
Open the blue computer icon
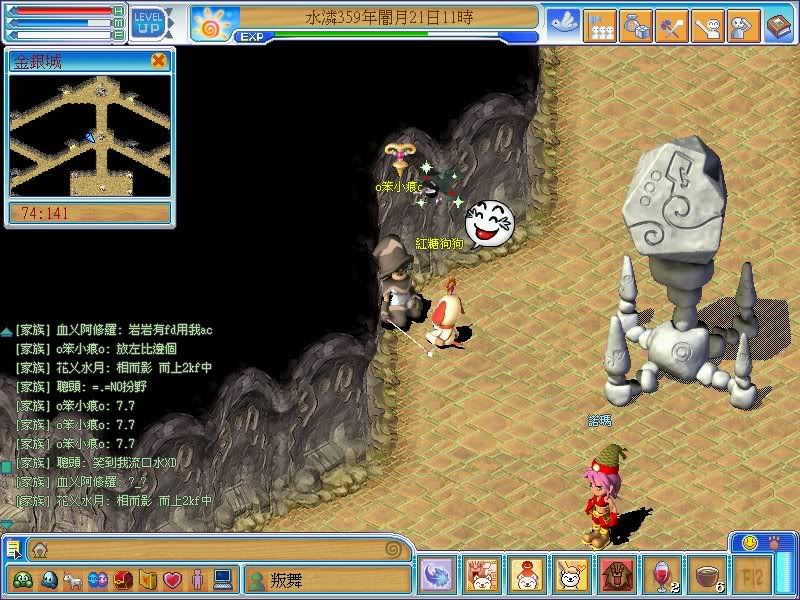point(222,579)
